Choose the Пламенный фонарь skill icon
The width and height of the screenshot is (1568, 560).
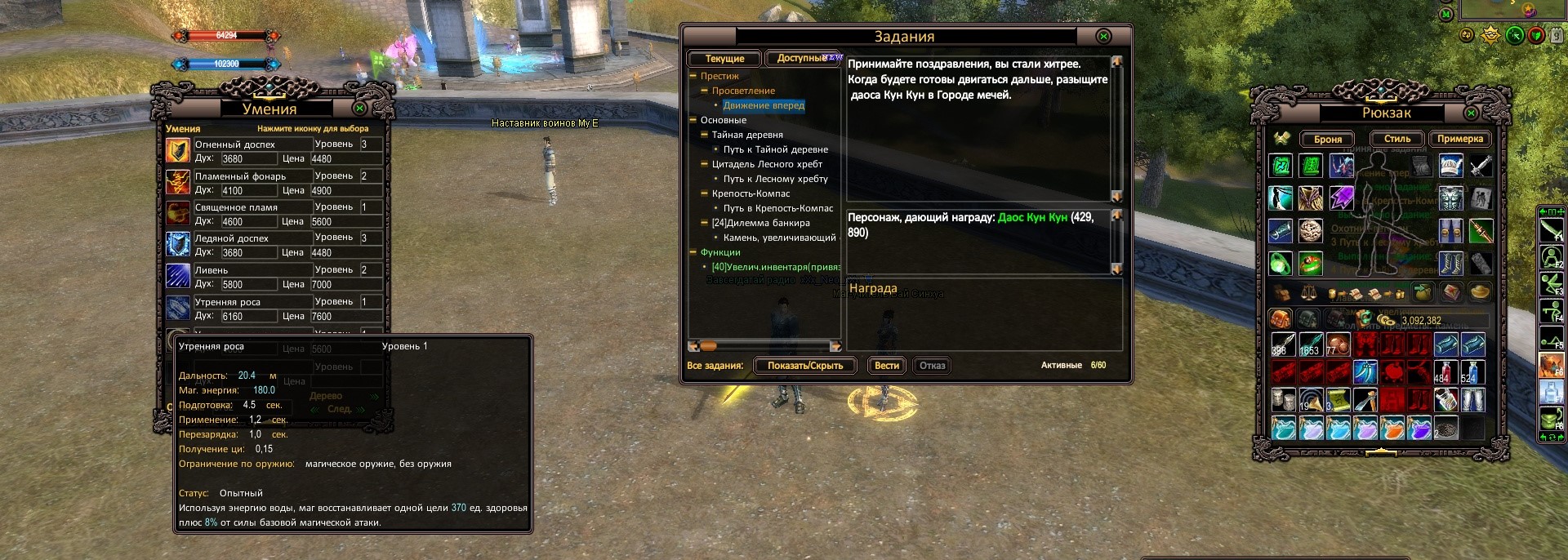pos(178,182)
